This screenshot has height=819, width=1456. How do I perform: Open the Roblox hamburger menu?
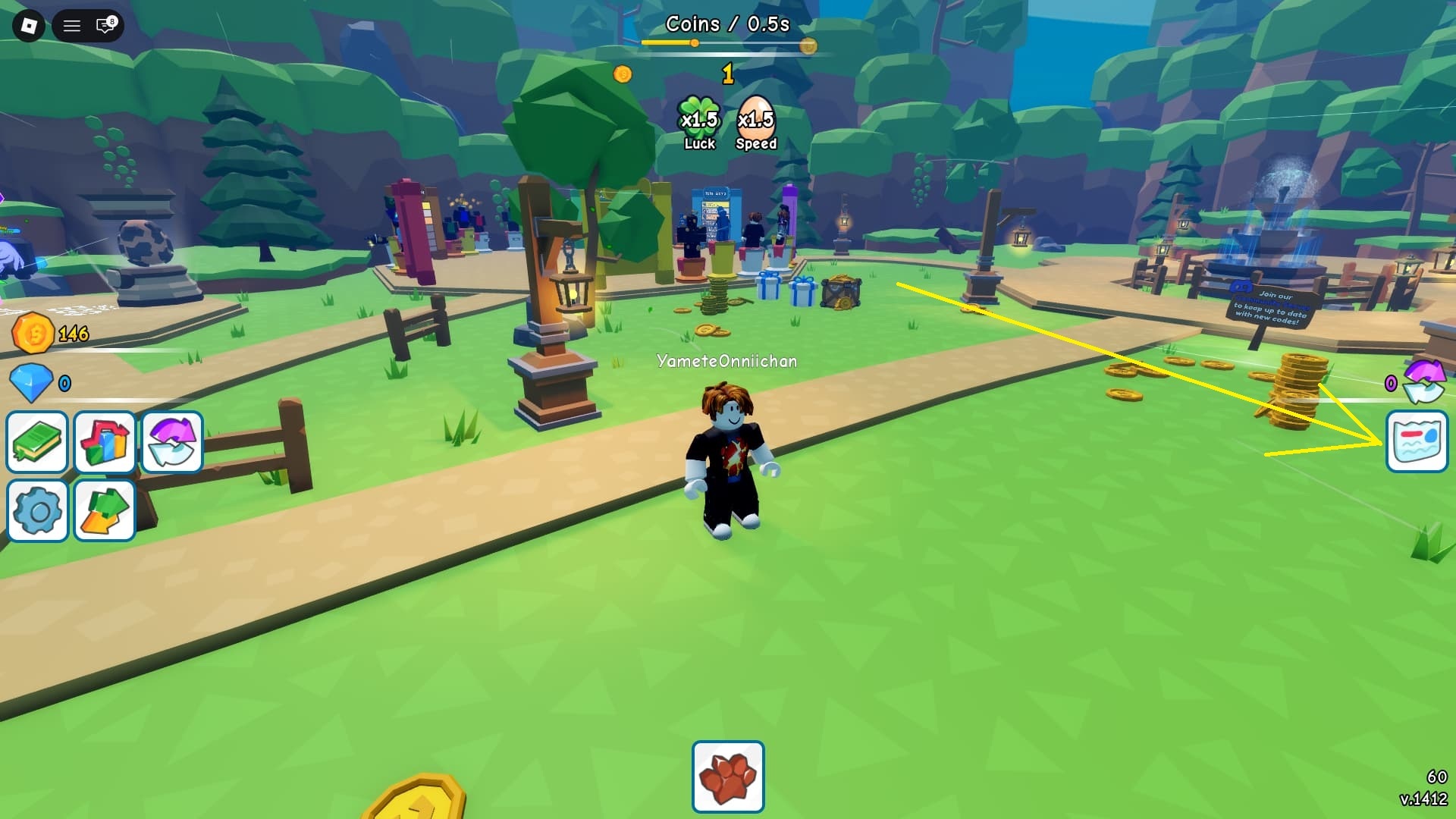[x=72, y=27]
